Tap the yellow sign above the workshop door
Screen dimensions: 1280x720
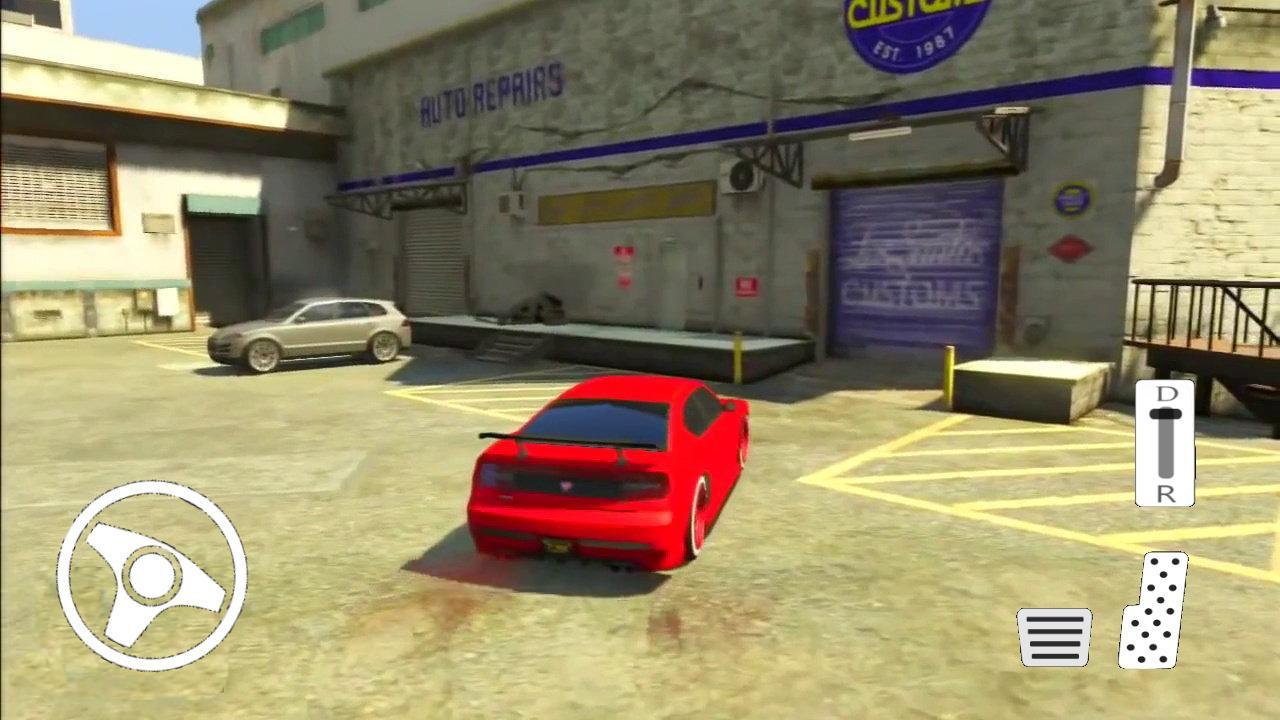(x=620, y=205)
